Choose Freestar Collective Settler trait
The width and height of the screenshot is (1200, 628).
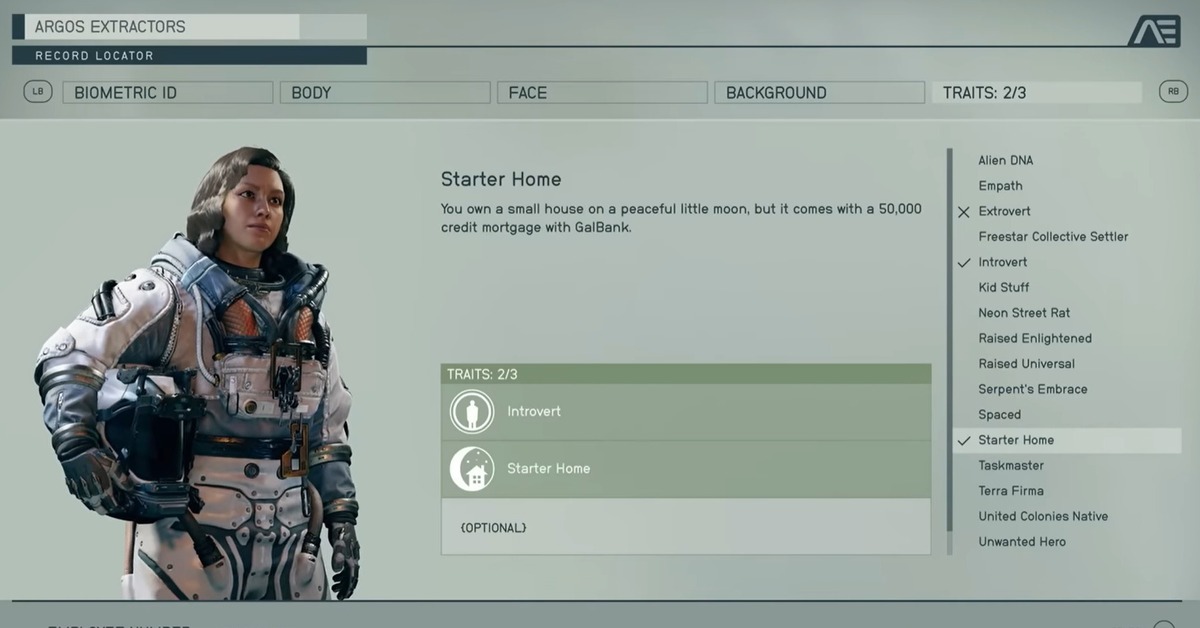(x=1053, y=237)
